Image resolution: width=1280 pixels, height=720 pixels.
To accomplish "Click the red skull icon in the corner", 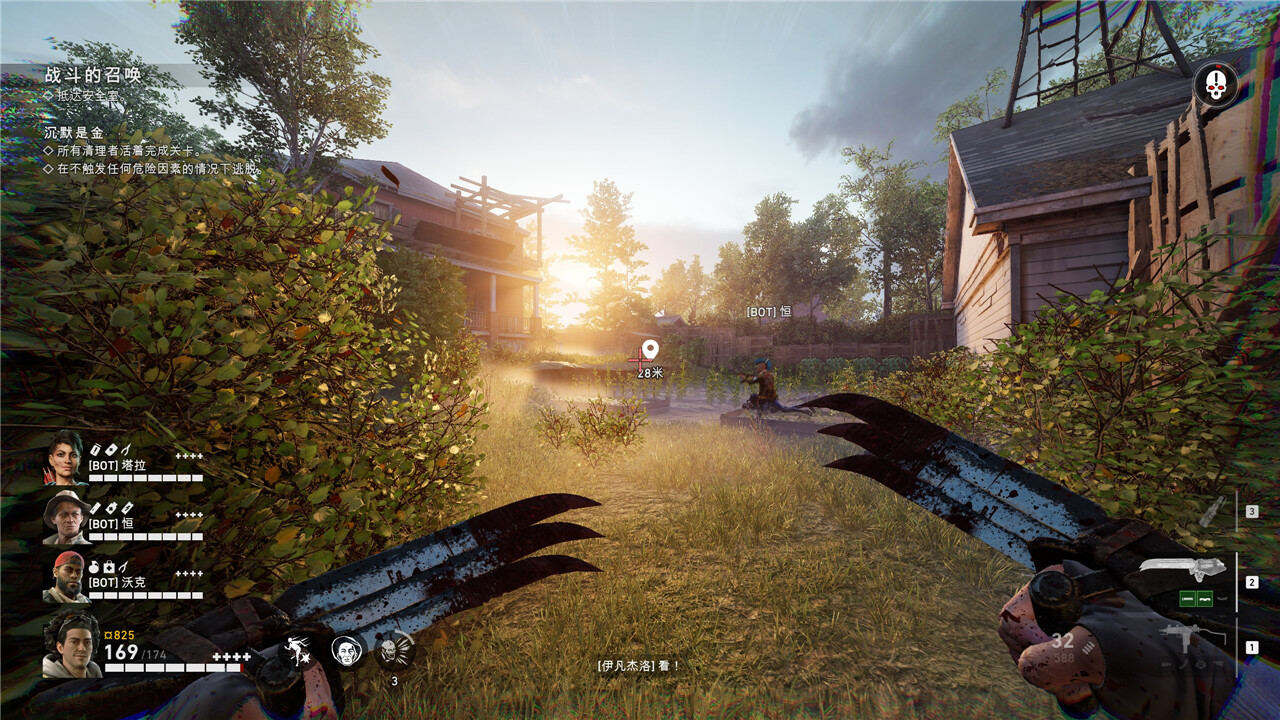I will [1215, 85].
